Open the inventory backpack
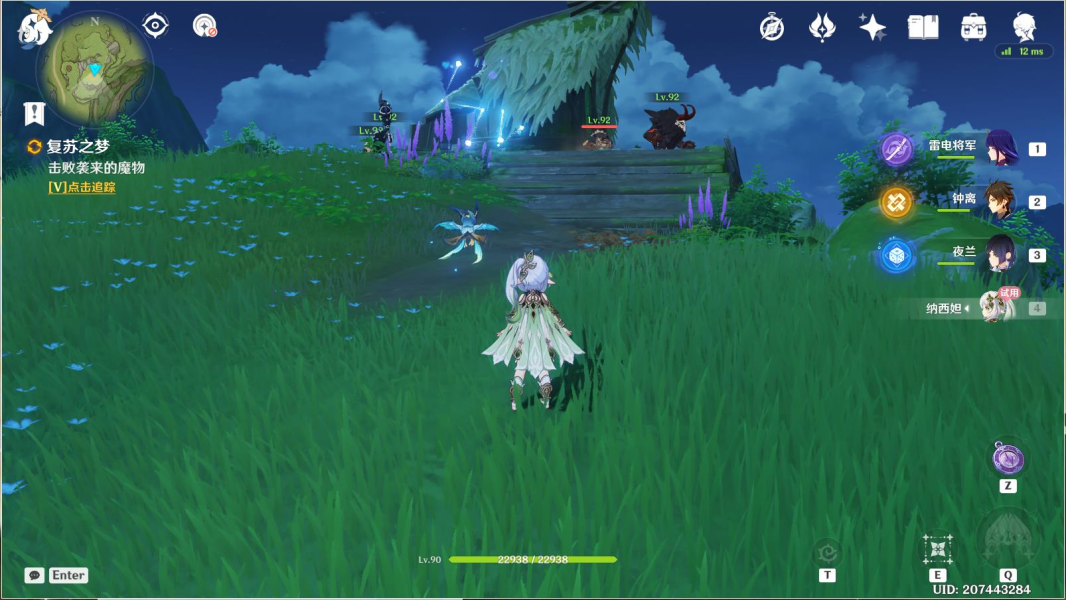Viewport: 1066px width, 600px height. click(x=974, y=27)
